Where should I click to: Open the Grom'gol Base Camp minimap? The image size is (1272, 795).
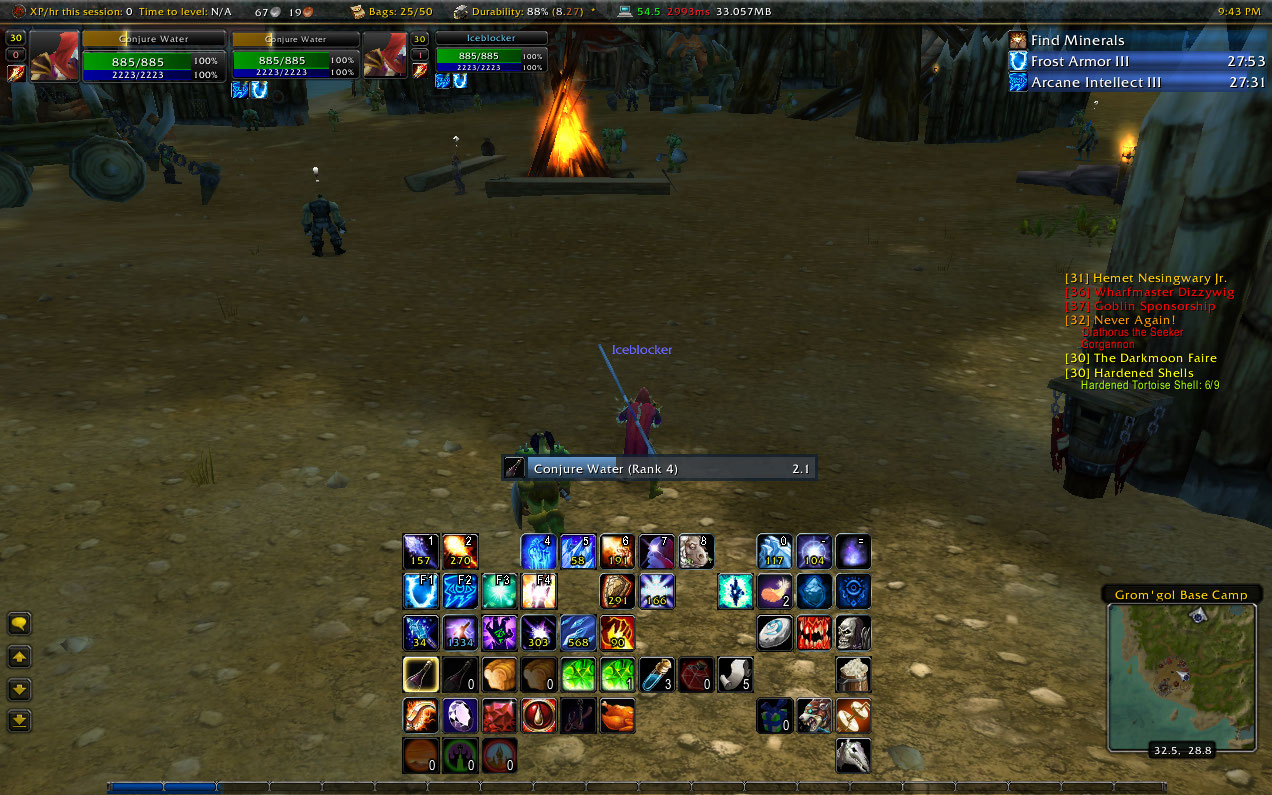tap(1181, 676)
